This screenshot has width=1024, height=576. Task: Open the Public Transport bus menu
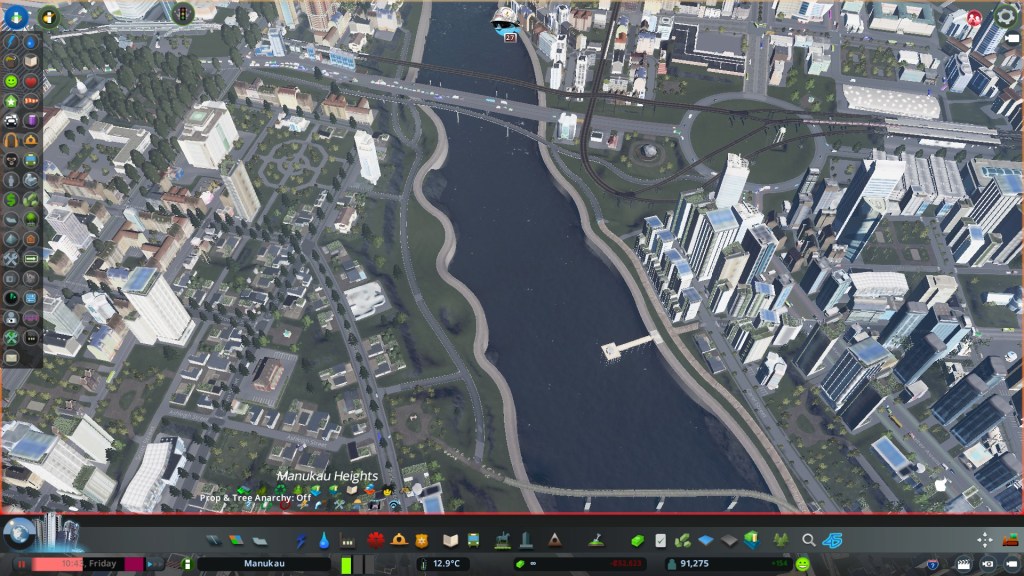tap(473, 540)
